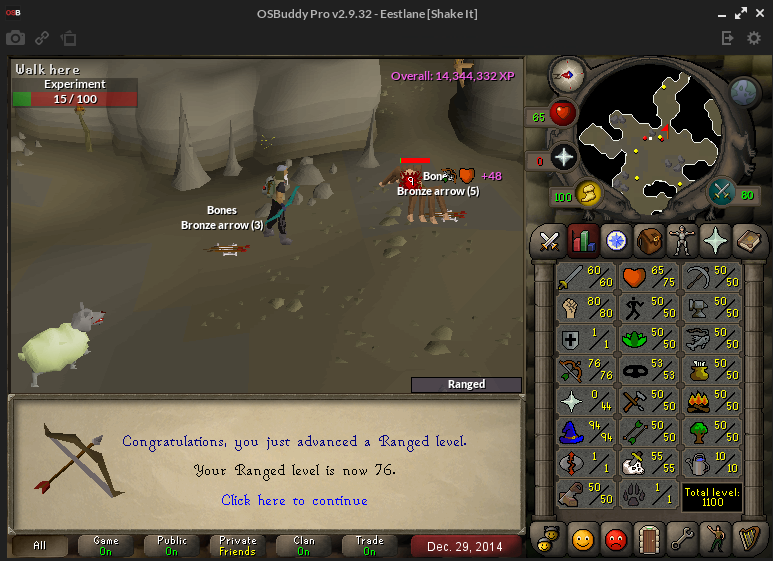
Task: Click the compass to face north
Action: (x=567, y=73)
